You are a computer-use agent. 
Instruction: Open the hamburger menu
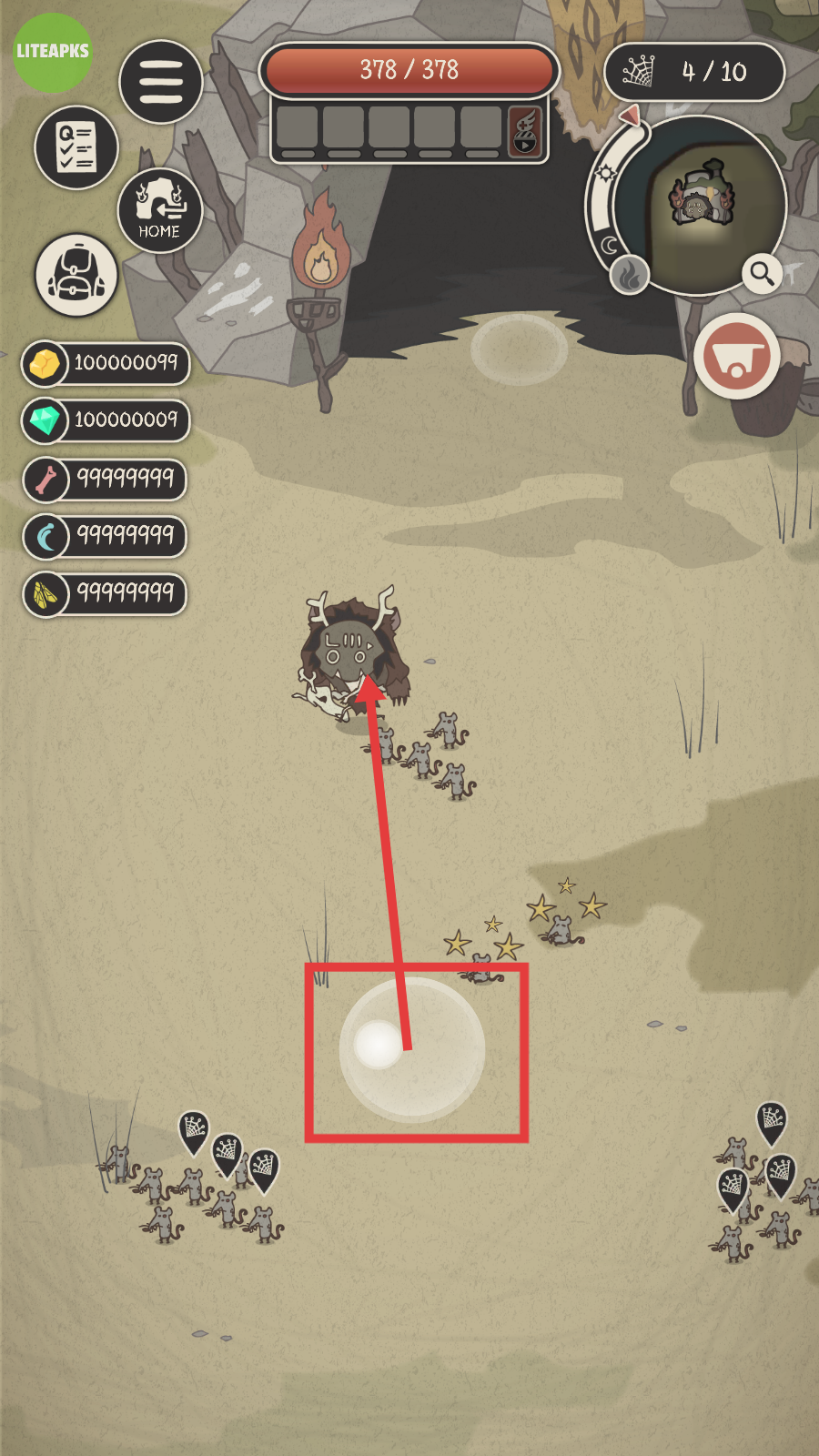(161, 82)
